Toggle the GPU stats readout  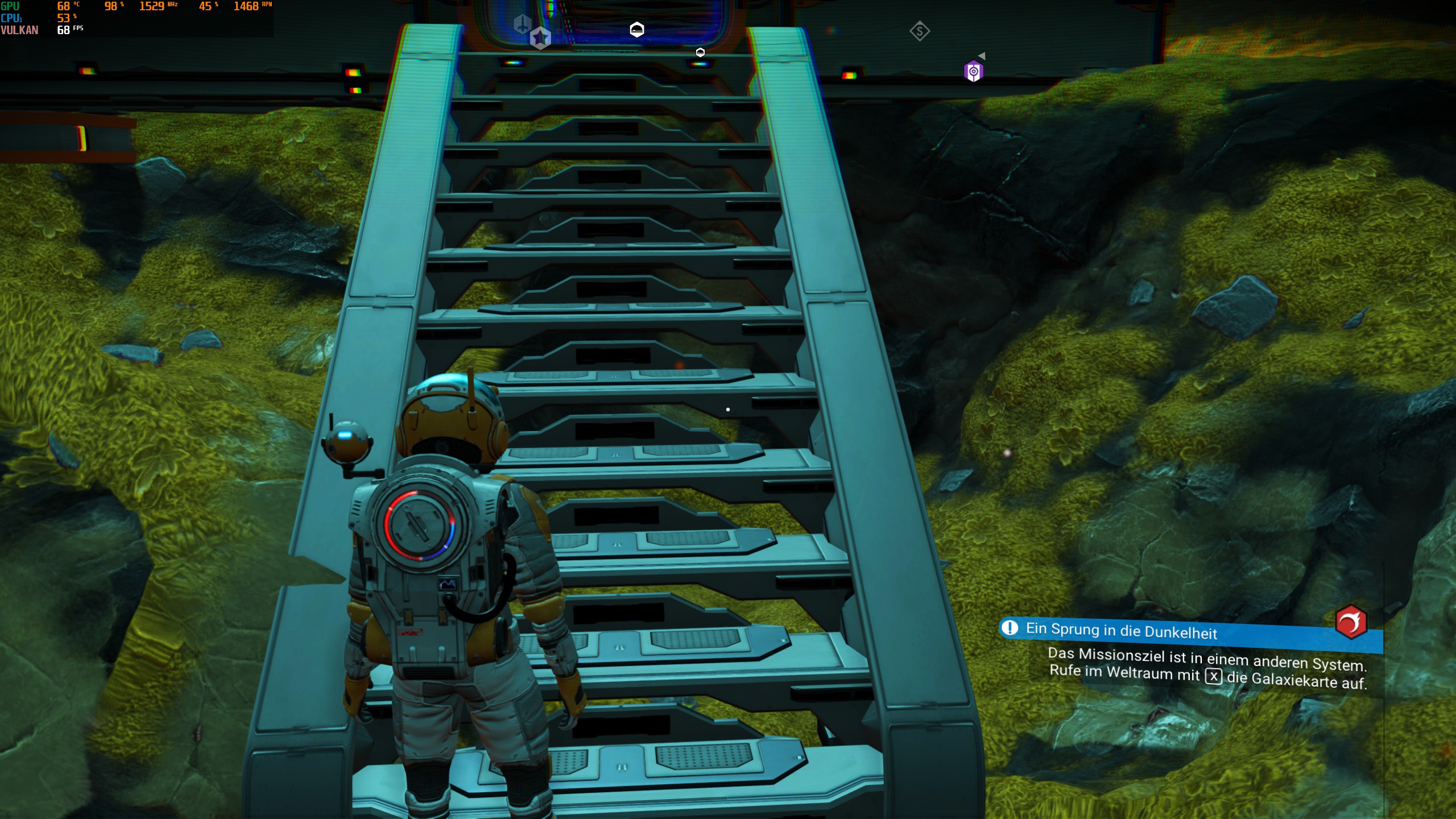10,6
